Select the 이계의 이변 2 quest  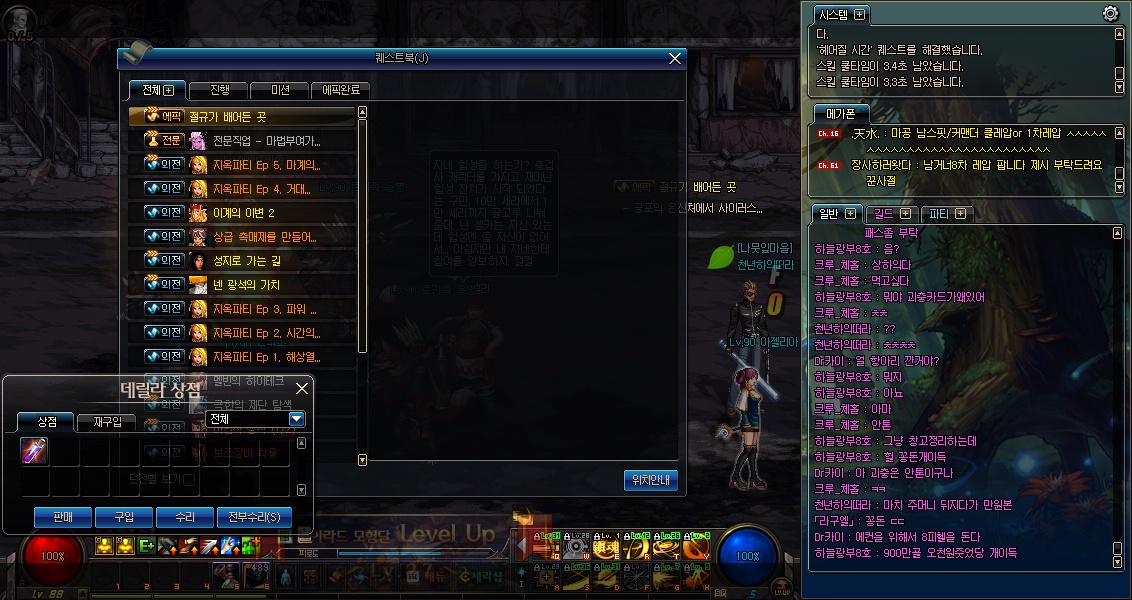coord(243,213)
